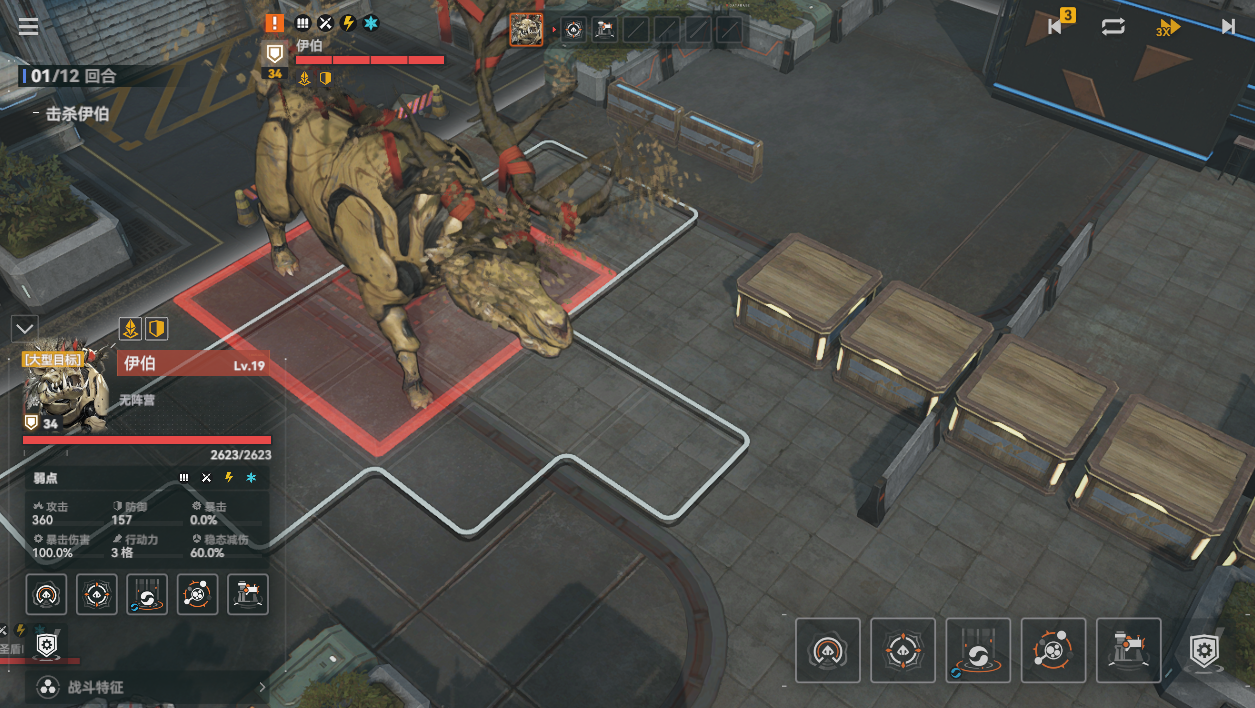Click the shield gear icon at bottom right
Image resolution: width=1255 pixels, height=708 pixels.
[x=1204, y=652]
